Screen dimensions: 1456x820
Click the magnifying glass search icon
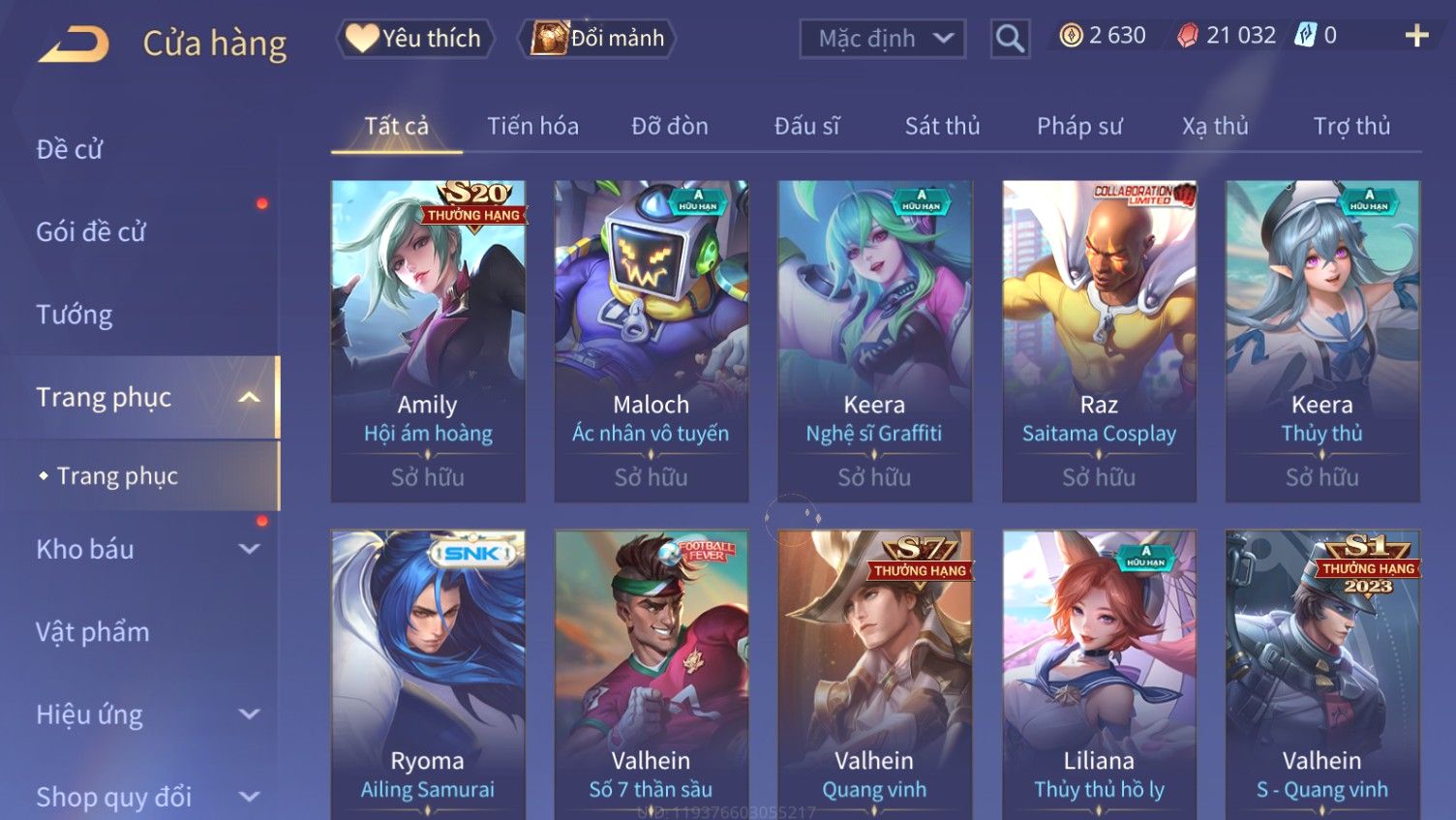1010,39
